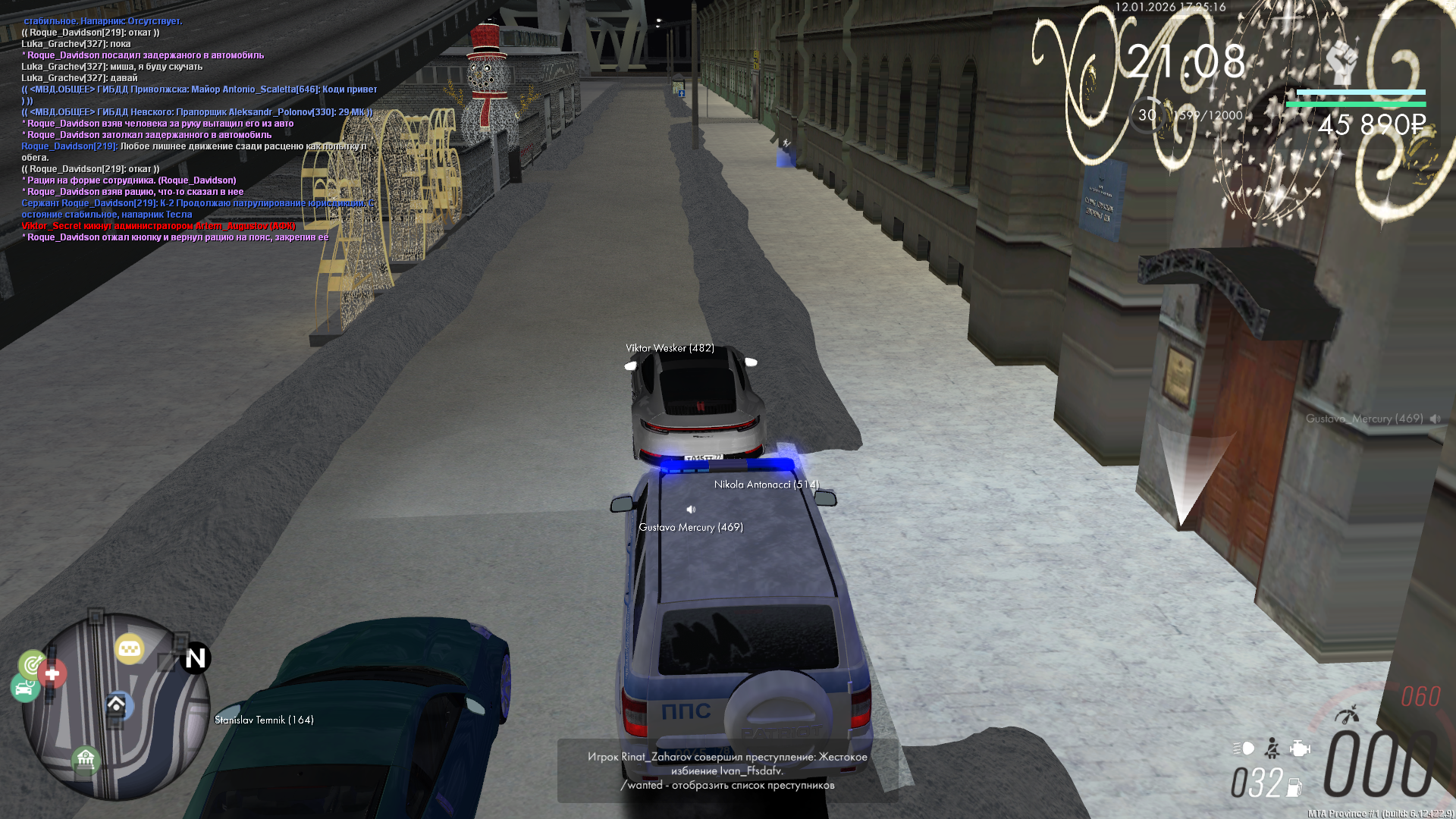Click the voice speaker icon above Gustavo Mercury
This screenshot has height=819, width=1456.
[x=691, y=510]
